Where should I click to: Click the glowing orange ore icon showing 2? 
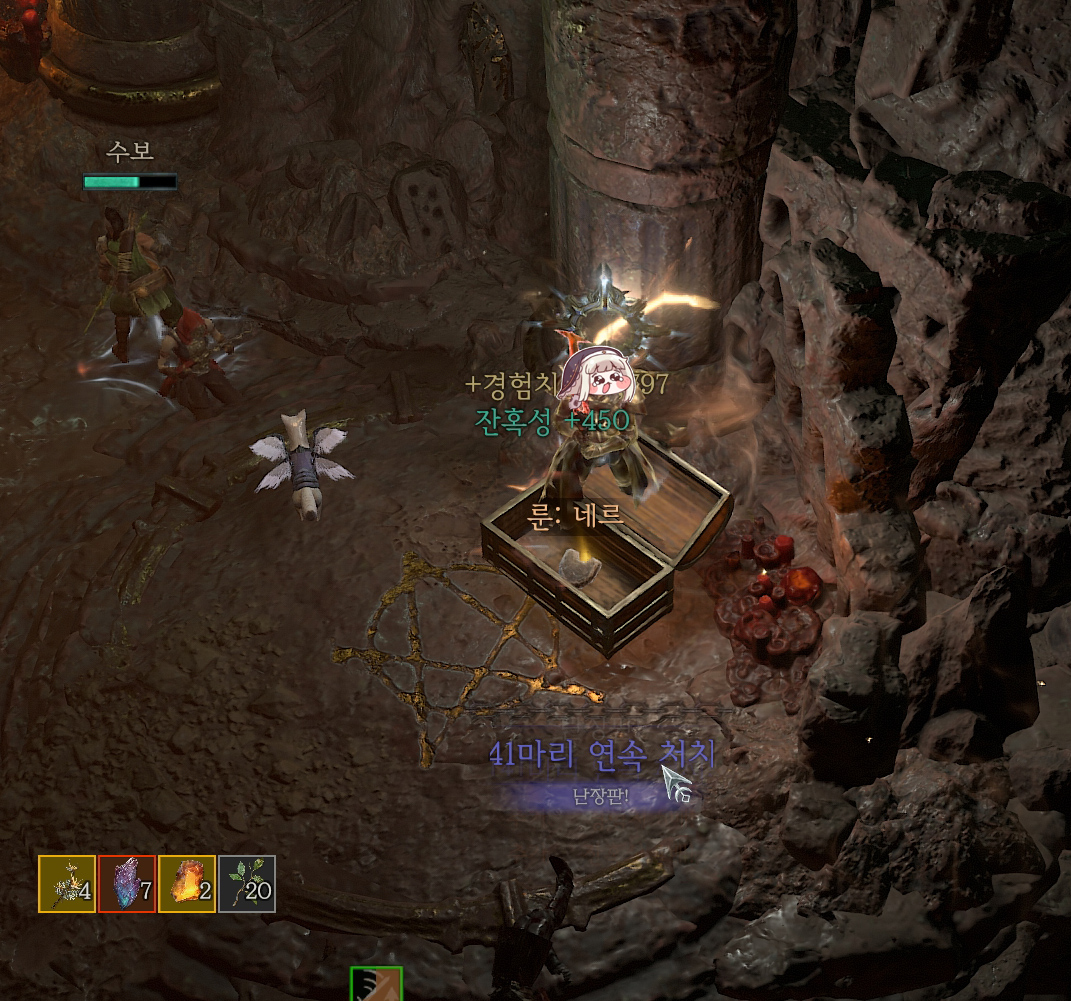[187, 884]
